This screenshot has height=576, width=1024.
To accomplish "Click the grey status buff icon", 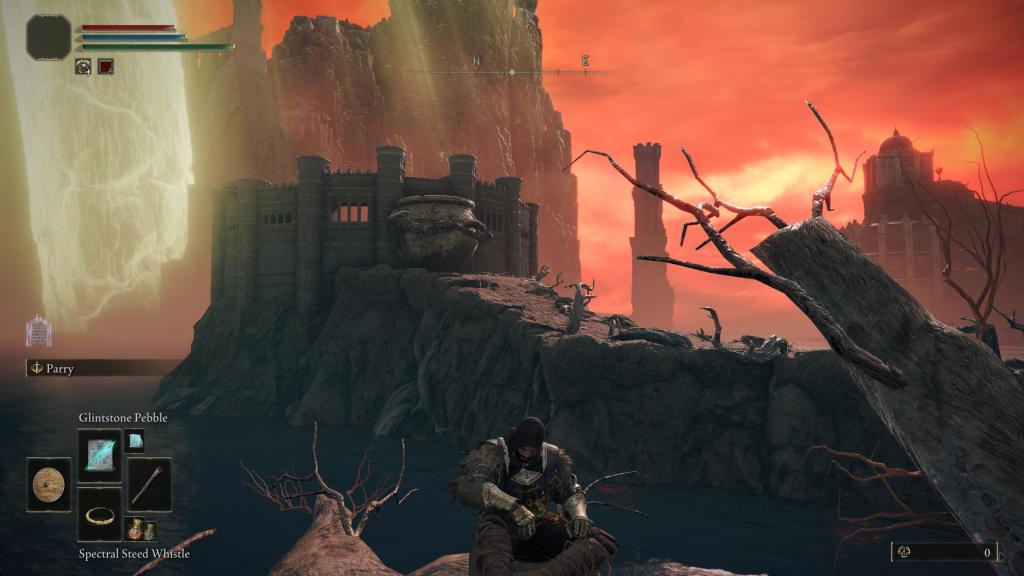I will (x=84, y=66).
